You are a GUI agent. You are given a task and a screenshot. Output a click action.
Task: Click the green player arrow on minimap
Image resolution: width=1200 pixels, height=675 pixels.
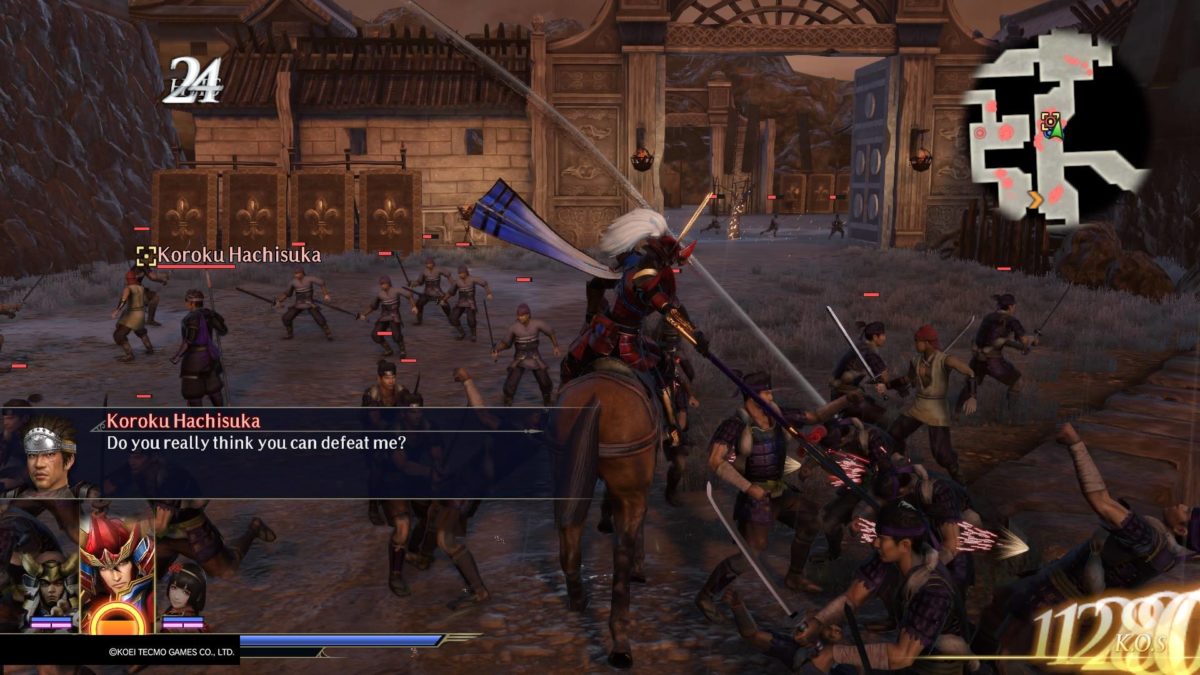(1057, 126)
